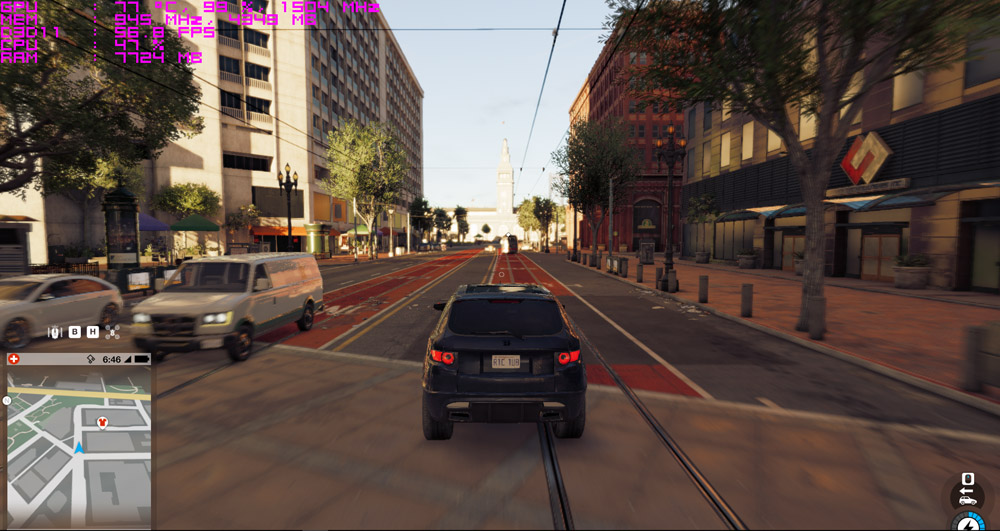
Task: Click the lightning bolt botnet gauge
Action: point(968,523)
